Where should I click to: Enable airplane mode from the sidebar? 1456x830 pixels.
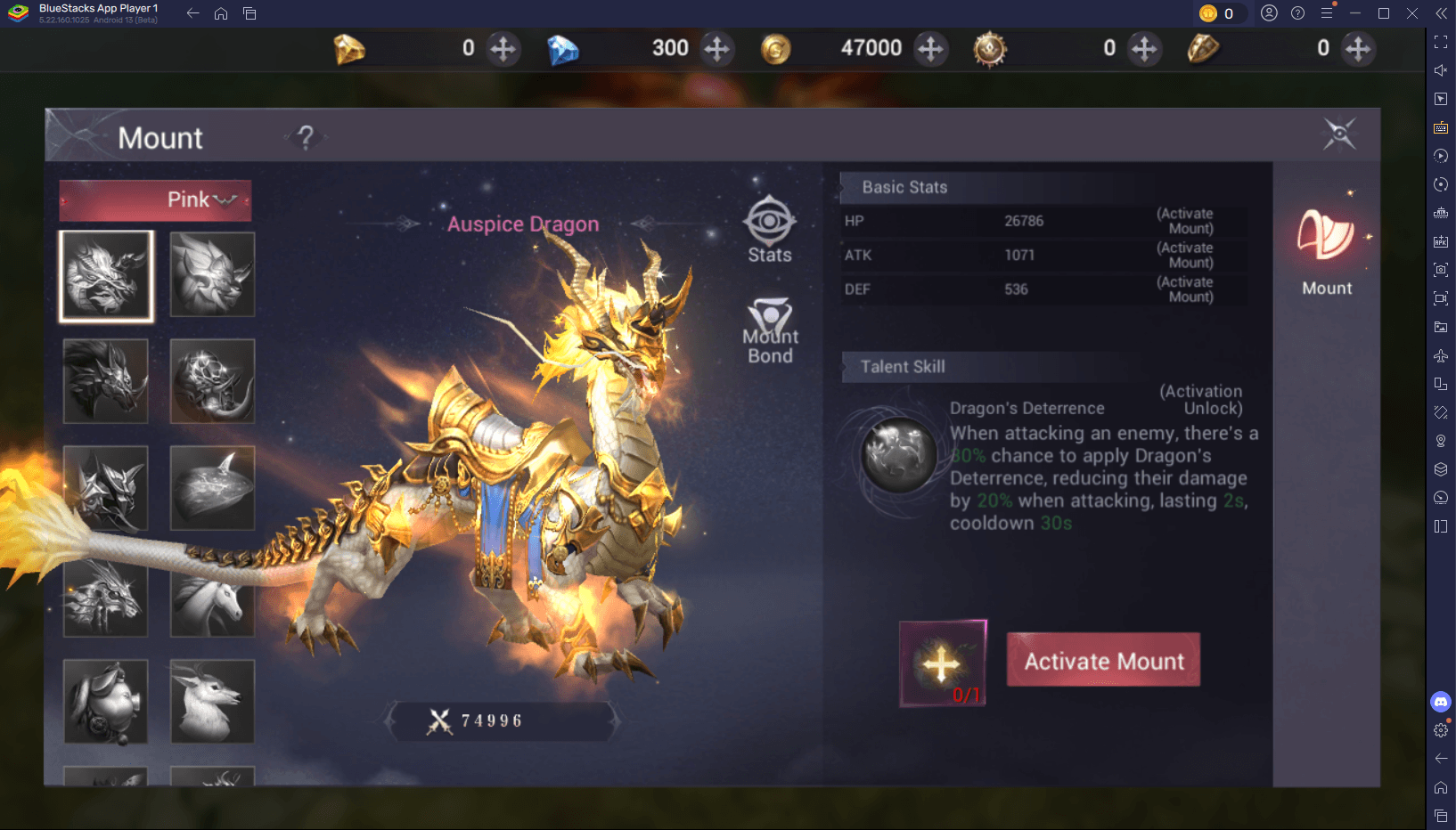point(1440,355)
